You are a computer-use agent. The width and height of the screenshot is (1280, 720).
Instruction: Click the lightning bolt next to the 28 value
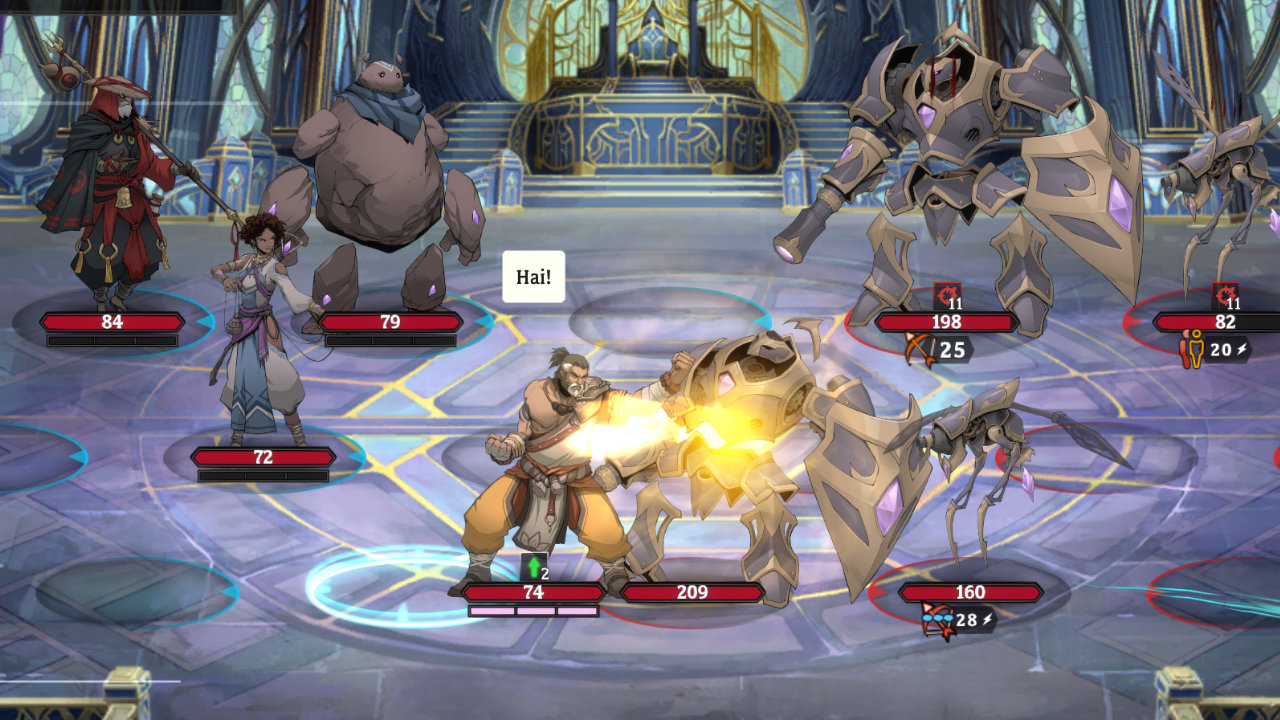pyautogui.click(x=990, y=616)
